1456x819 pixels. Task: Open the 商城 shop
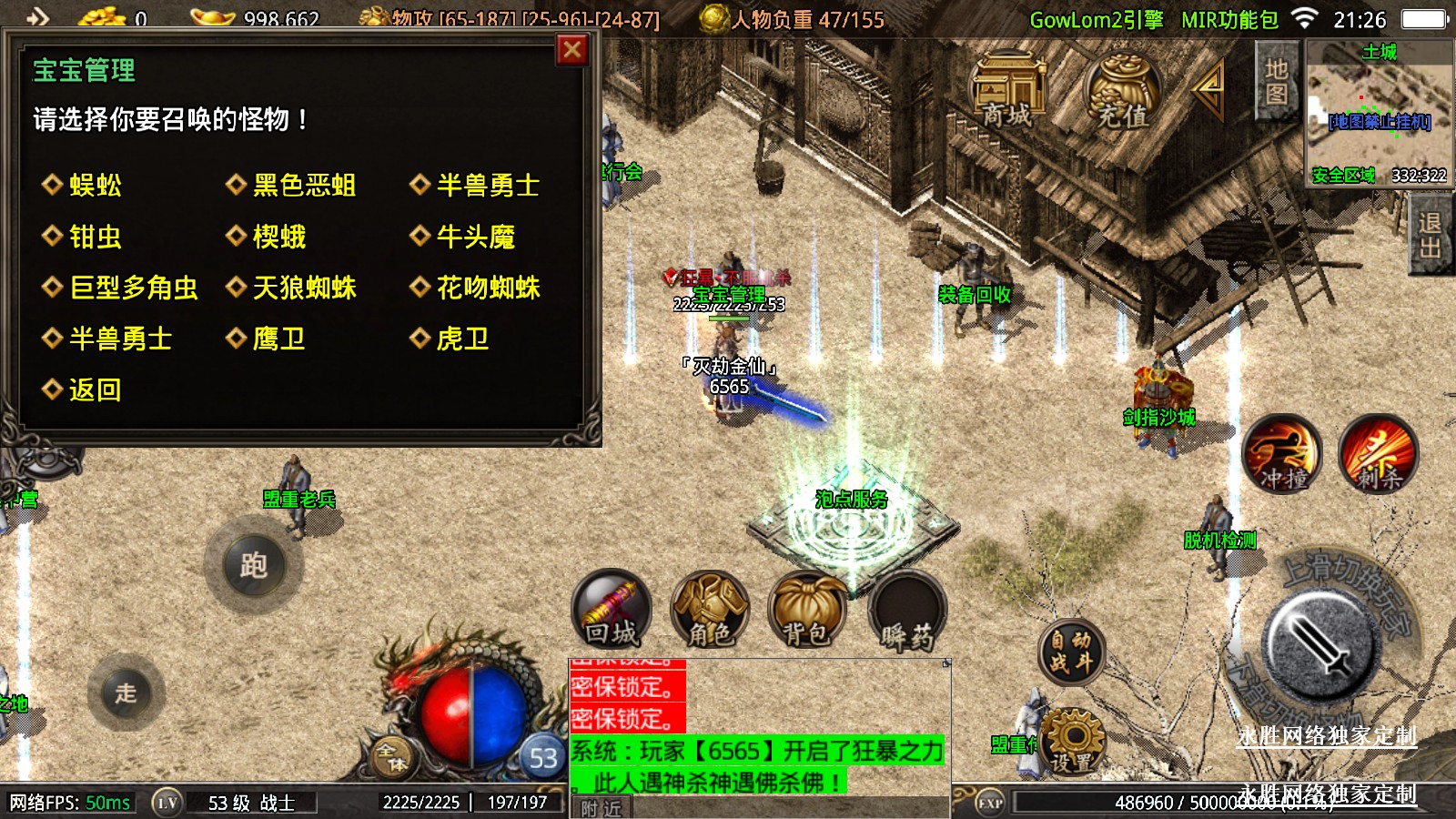click(x=1007, y=91)
